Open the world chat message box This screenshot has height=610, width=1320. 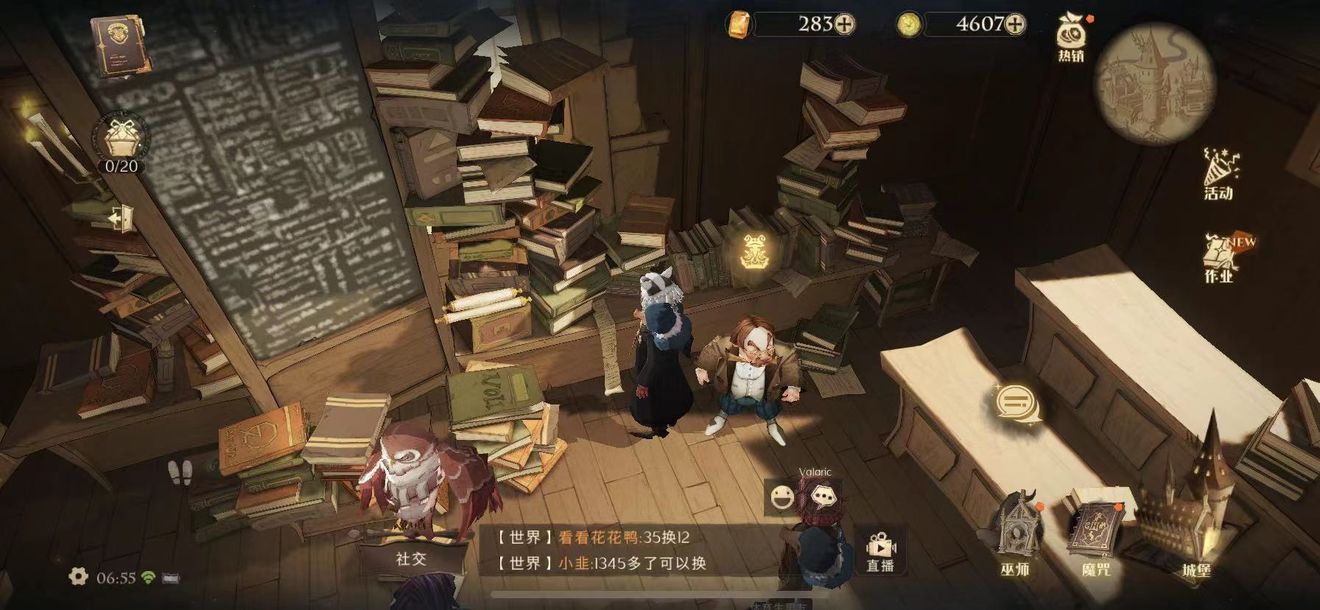pyautogui.click(x=620, y=549)
